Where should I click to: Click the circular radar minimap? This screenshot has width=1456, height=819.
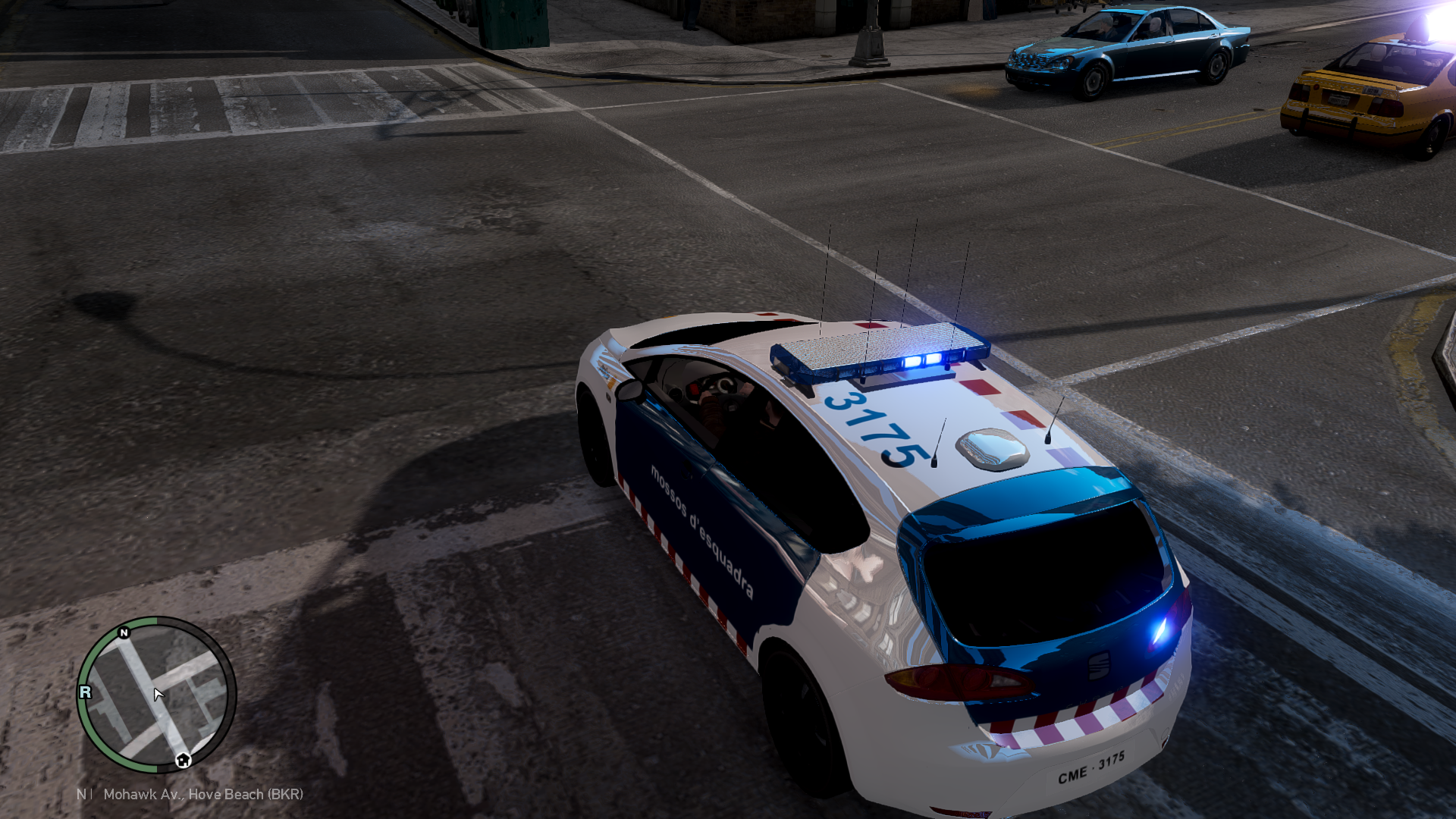(156, 694)
